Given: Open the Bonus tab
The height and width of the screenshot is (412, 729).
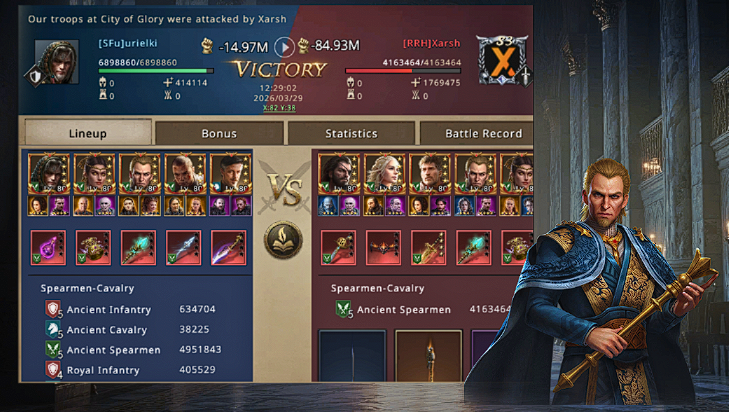Looking at the screenshot, I should (219, 133).
